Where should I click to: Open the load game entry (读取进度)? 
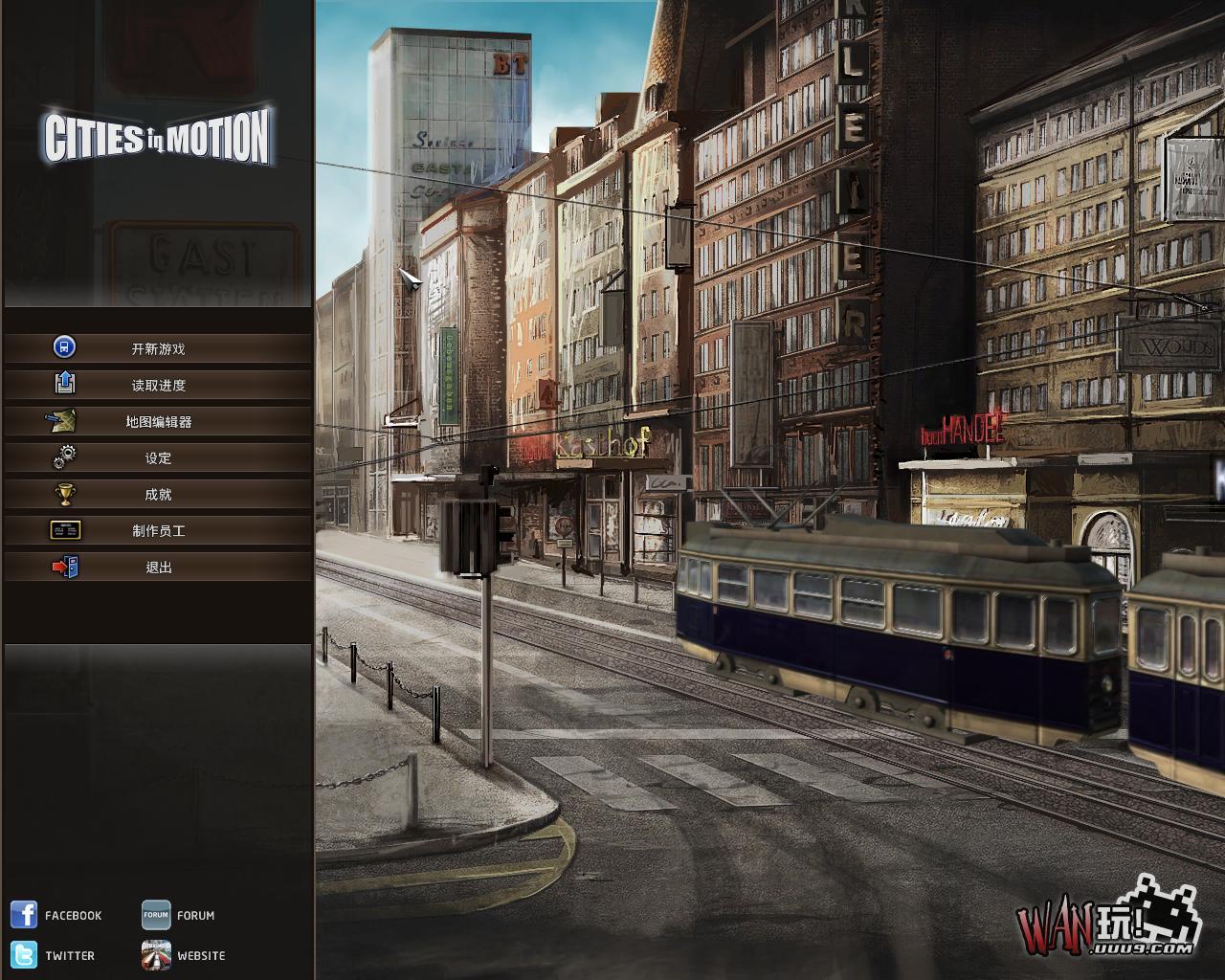coord(158,385)
